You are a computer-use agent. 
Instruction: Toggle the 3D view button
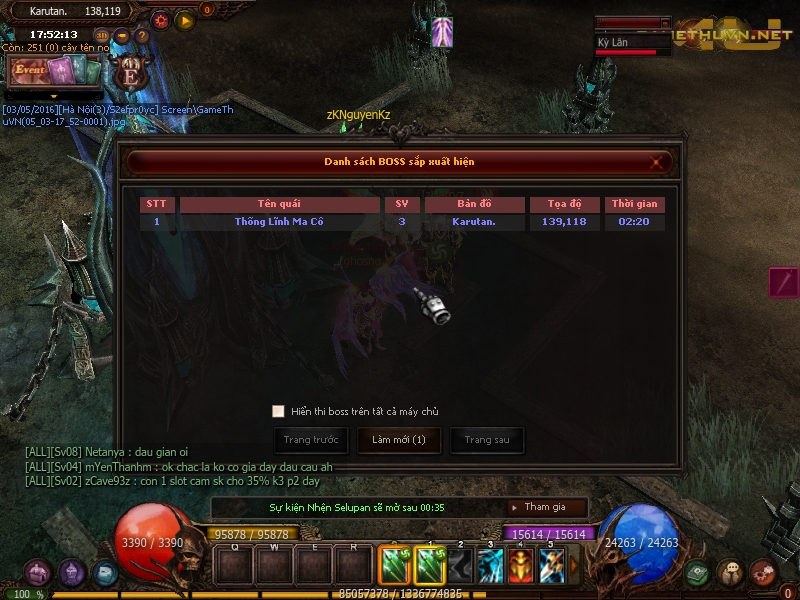(102, 36)
